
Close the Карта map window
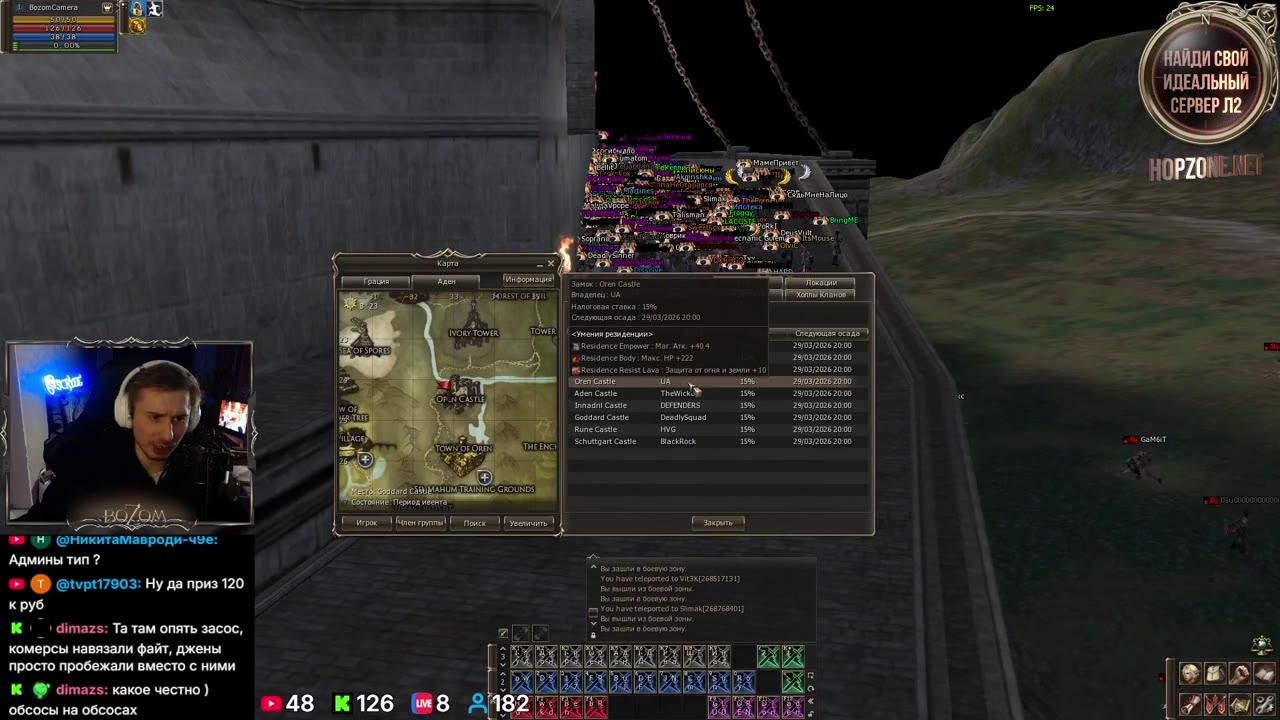[x=550, y=264]
